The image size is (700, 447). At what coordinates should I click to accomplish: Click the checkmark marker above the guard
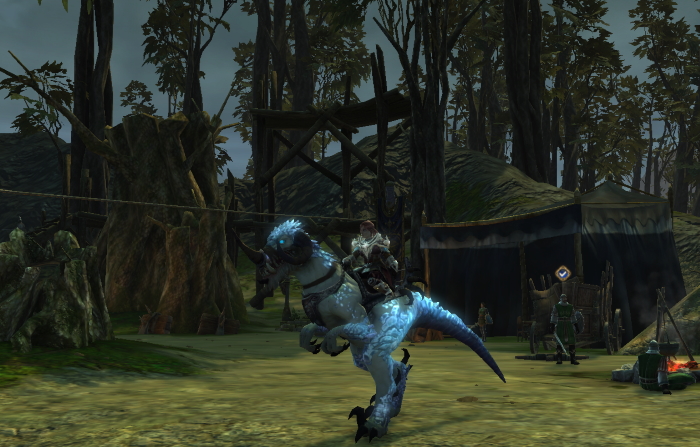pyautogui.click(x=563, y=272)
